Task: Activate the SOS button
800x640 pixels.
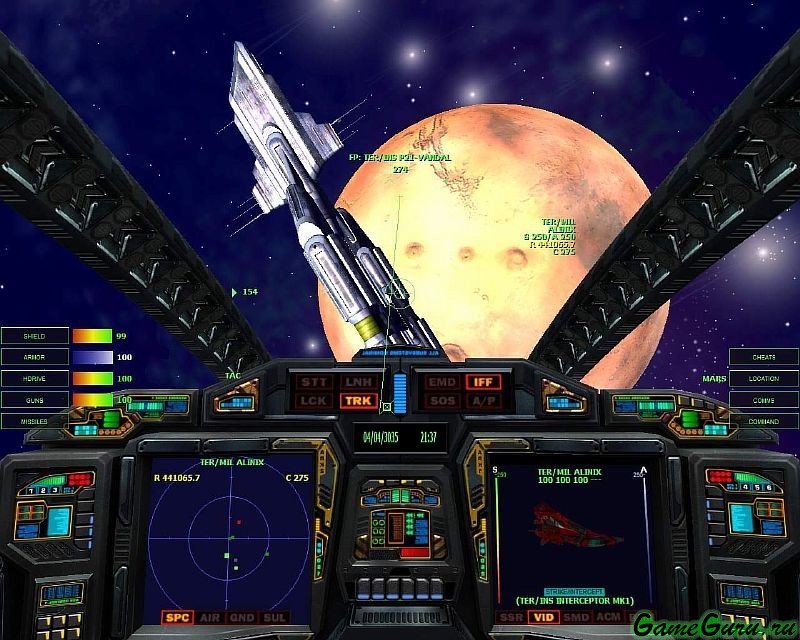Action: coord(442,401)
